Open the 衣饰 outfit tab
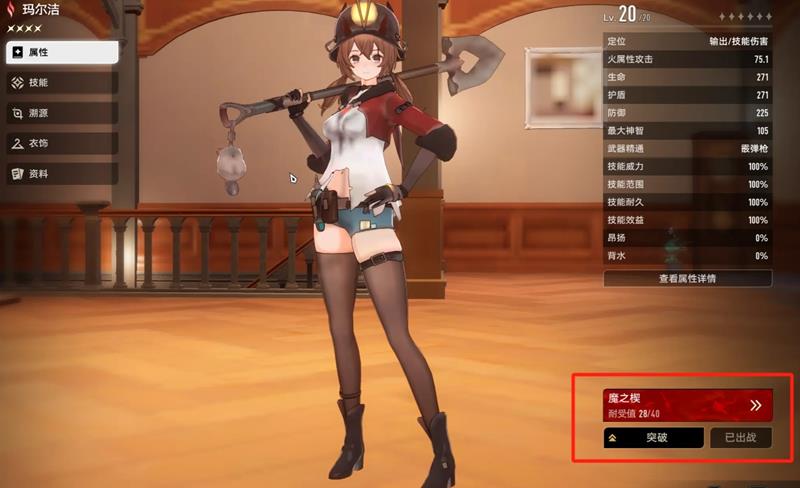 (x=62, y=143)
